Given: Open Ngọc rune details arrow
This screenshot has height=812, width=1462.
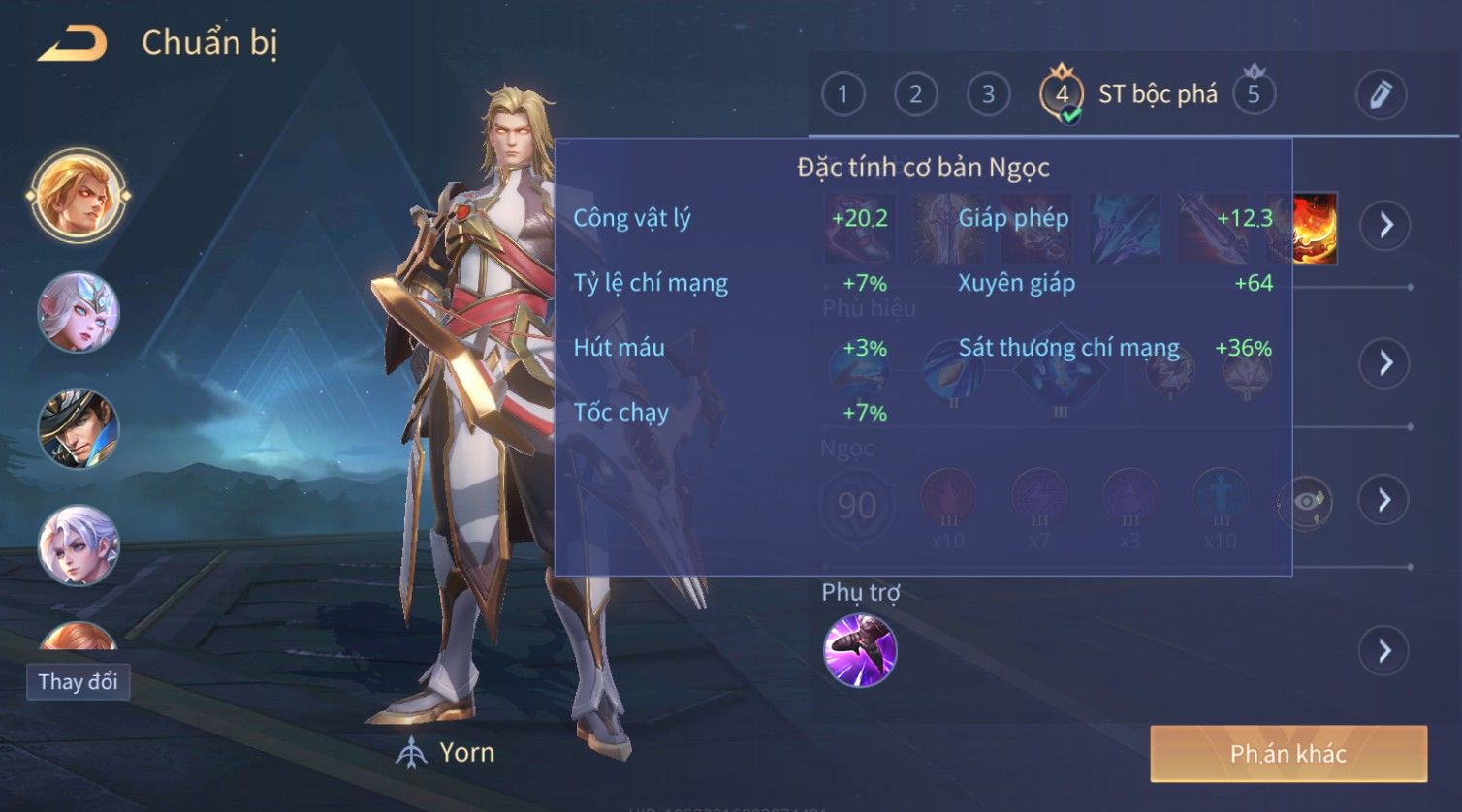Looking at the screenshot, I should click(x=1384, y=500).
